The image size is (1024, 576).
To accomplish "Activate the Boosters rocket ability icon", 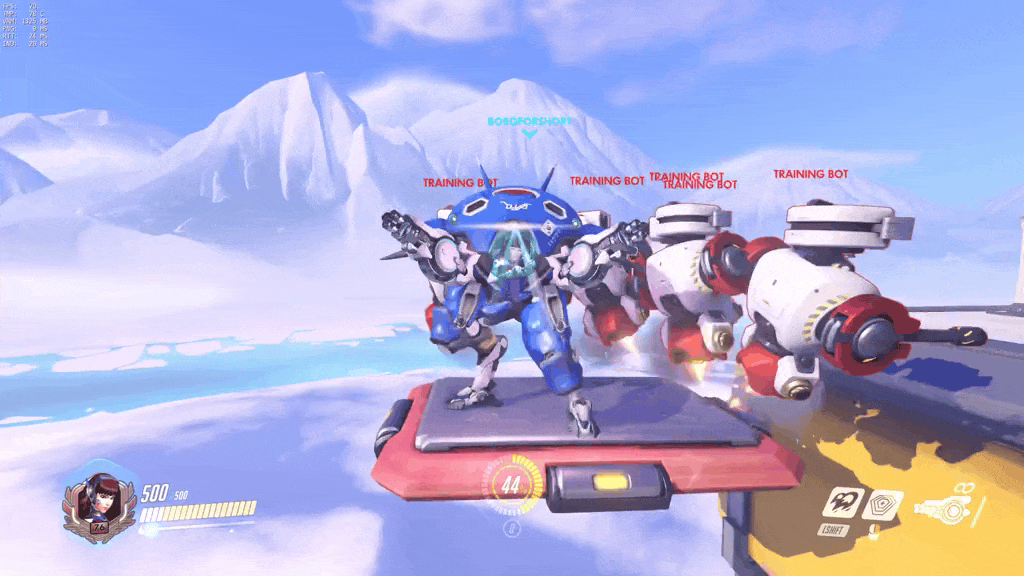I will (x=842, y=505).
